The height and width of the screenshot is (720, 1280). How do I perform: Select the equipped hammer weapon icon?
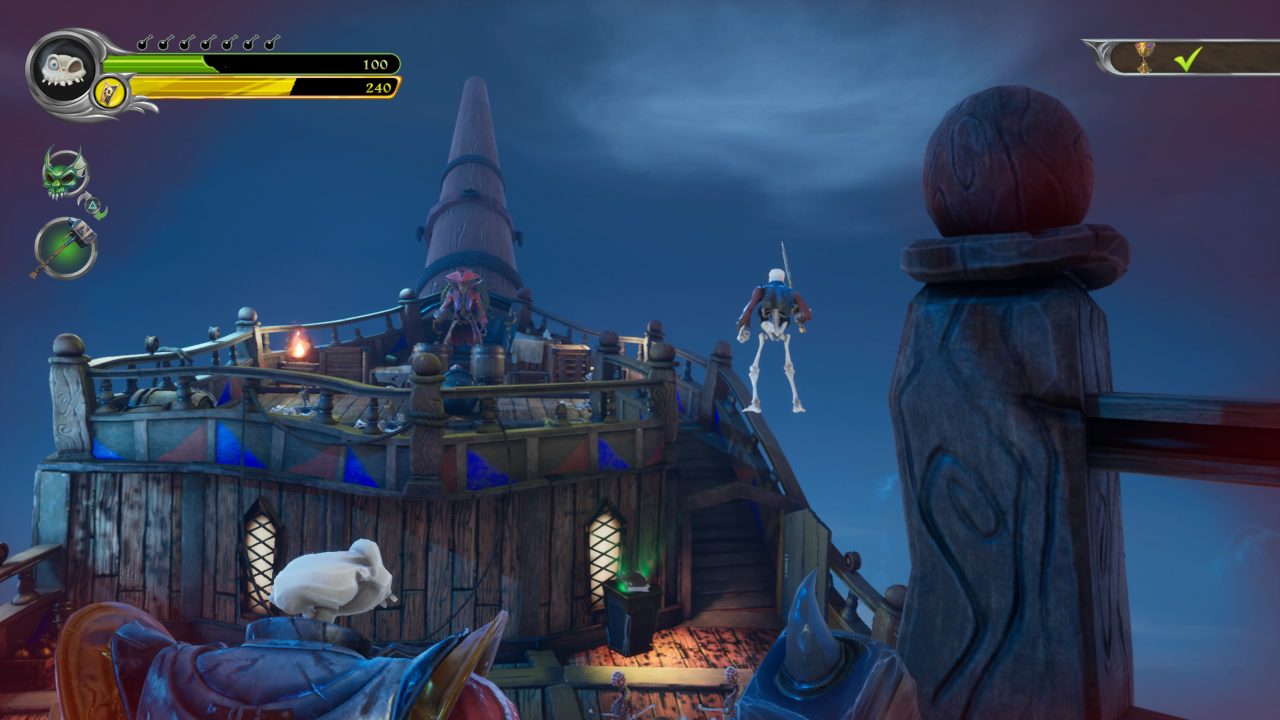point(66,247)
